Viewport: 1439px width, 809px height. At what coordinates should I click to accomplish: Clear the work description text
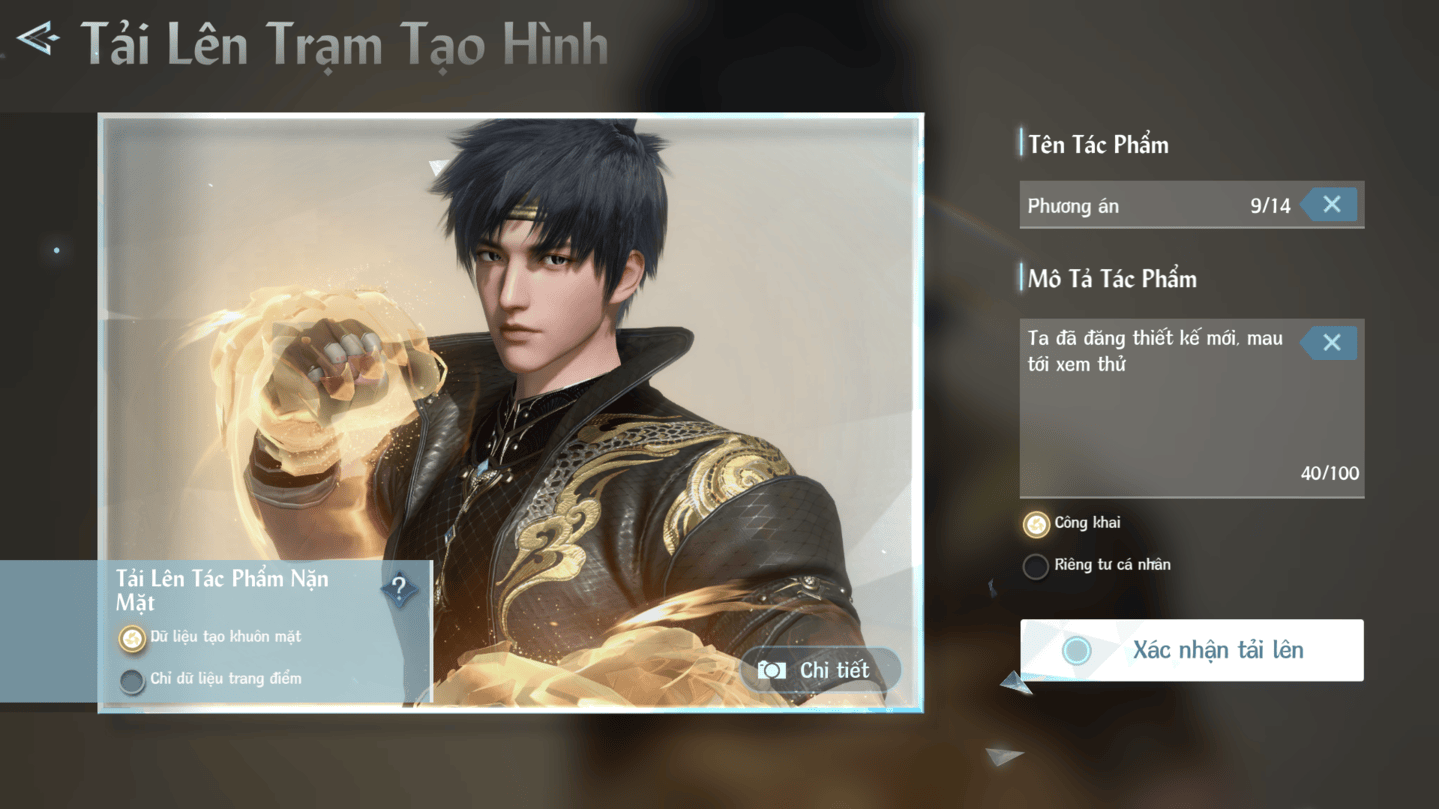tap(1331, 343)
